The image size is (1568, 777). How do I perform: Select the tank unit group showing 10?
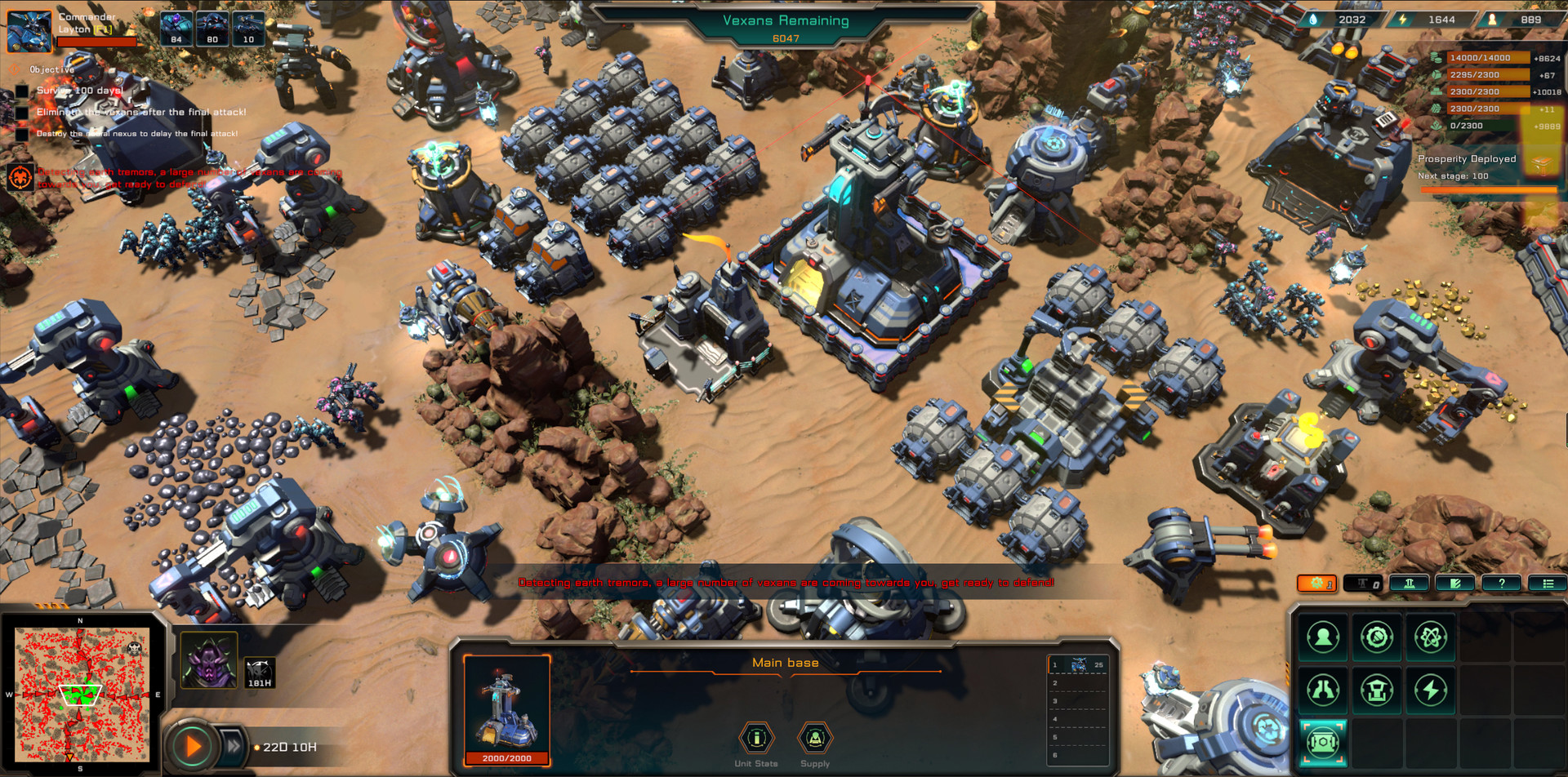(248, 29)
